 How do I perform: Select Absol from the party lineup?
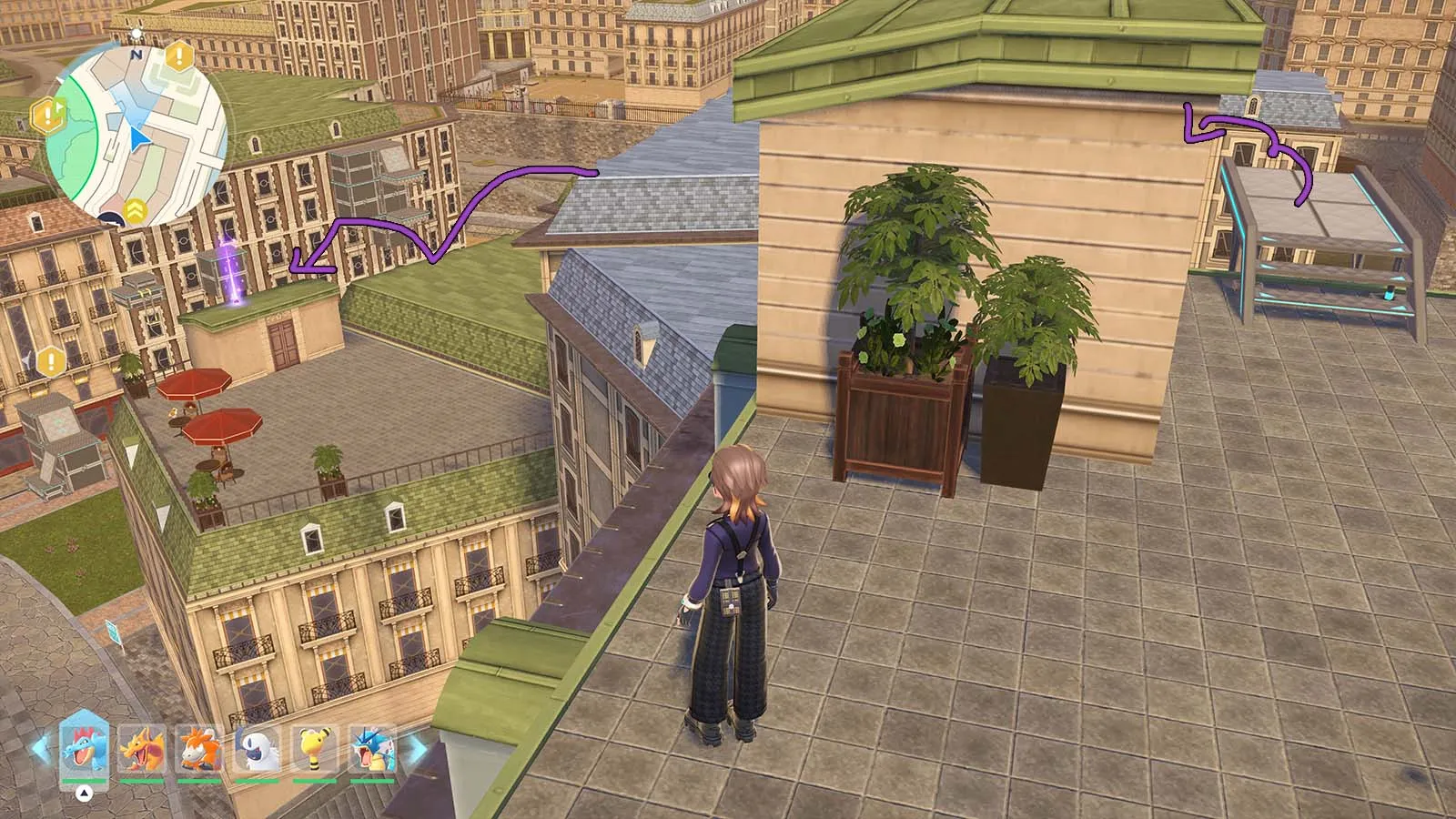coord(258,750)
